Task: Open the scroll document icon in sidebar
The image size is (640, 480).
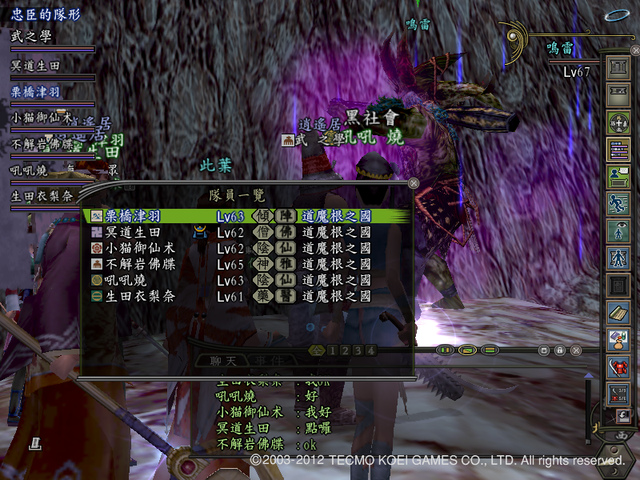Action: [618, 313]
